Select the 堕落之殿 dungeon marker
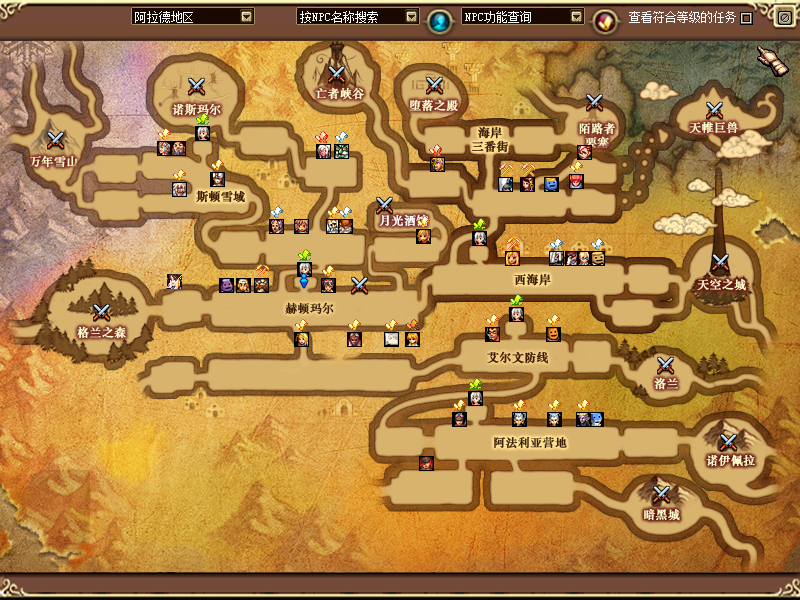Image resolution: width=800 pixels, height=600 pixels. pos(433,86)
